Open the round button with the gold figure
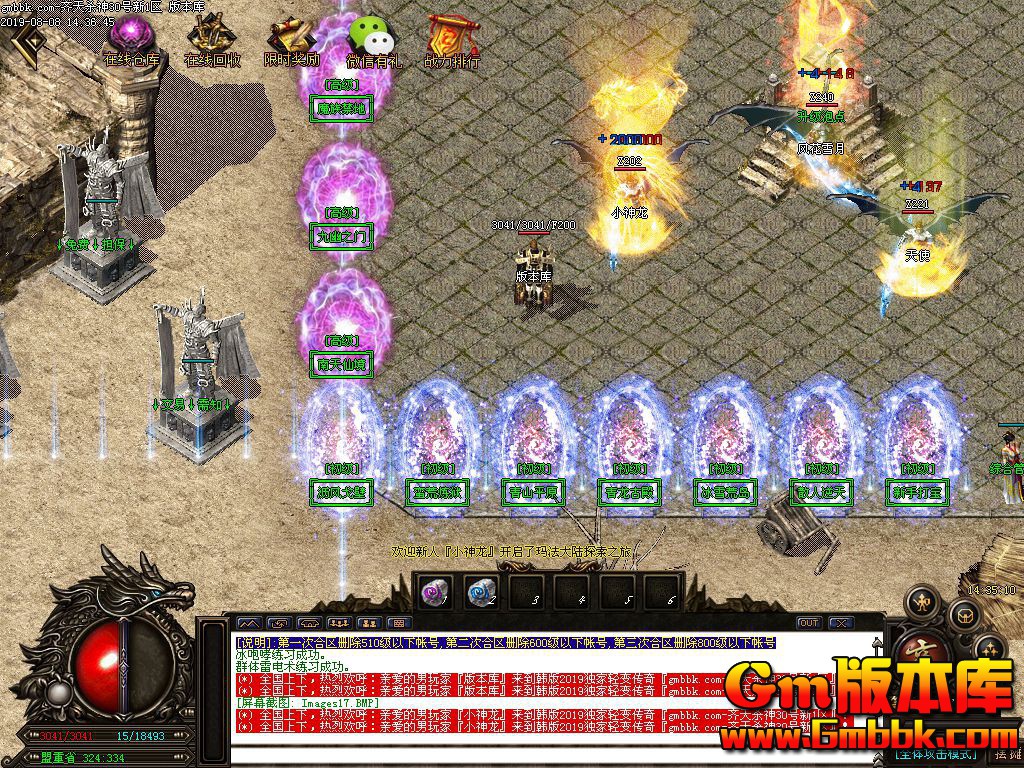 (921, 602)
